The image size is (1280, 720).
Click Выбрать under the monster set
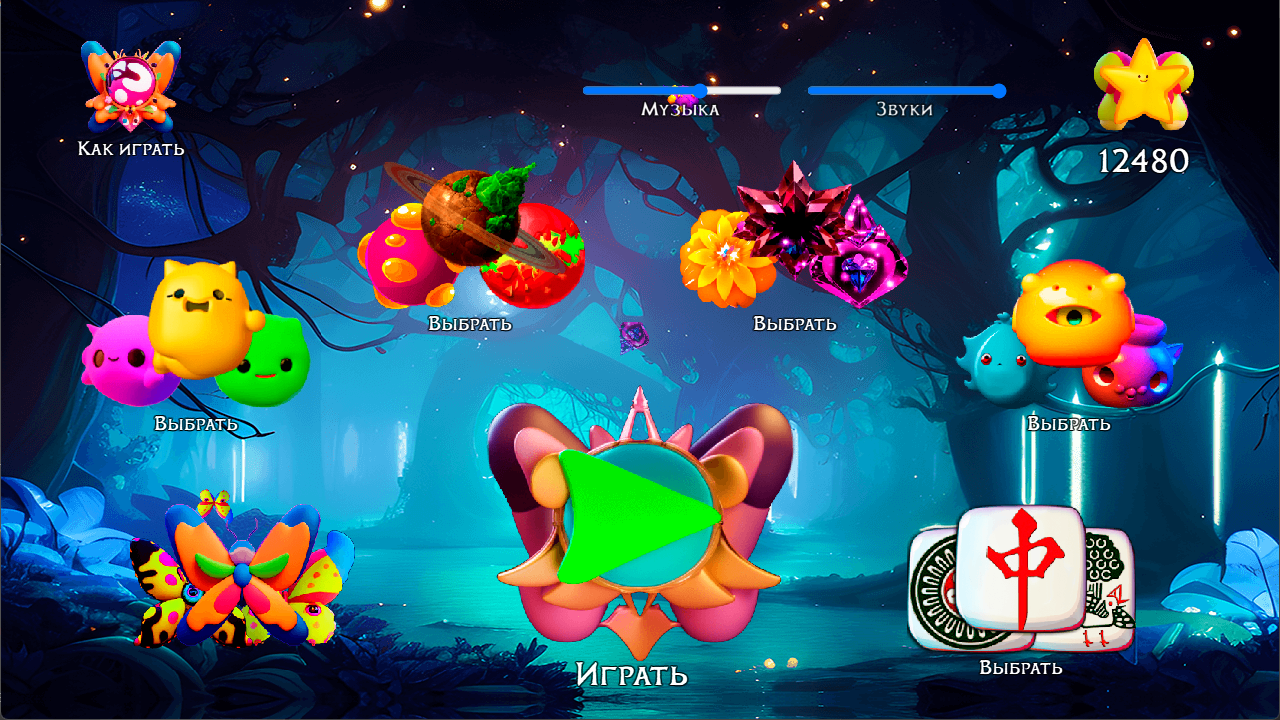[1067, 423]
